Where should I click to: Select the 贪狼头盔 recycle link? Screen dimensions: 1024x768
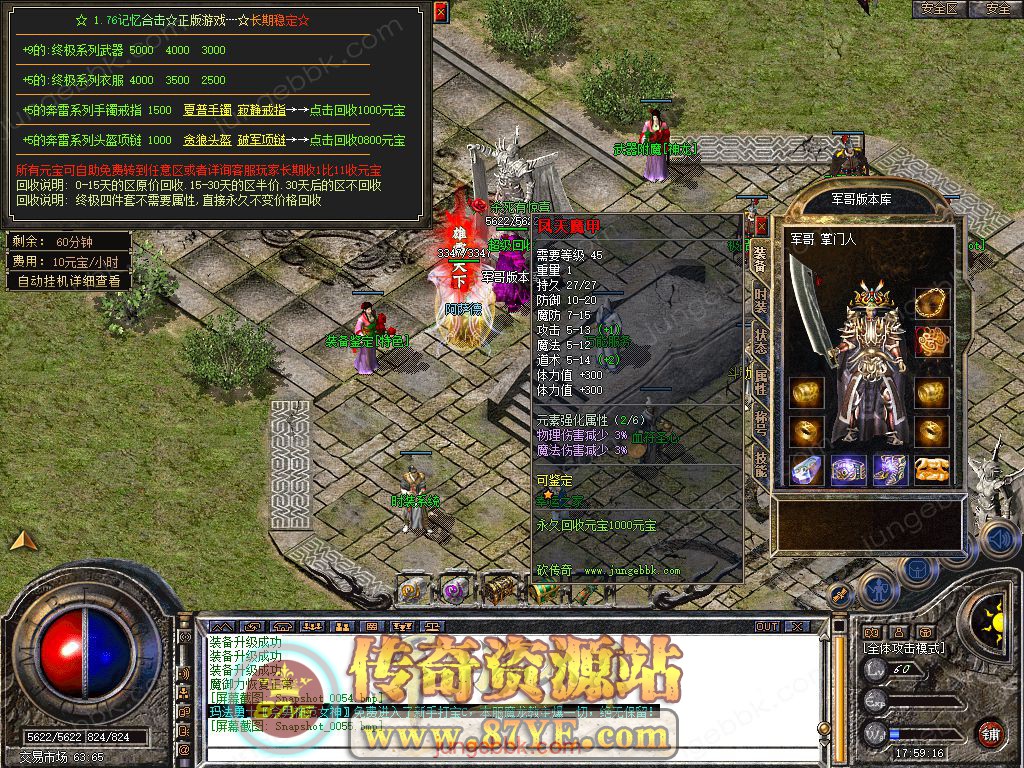tap(207, 140)
